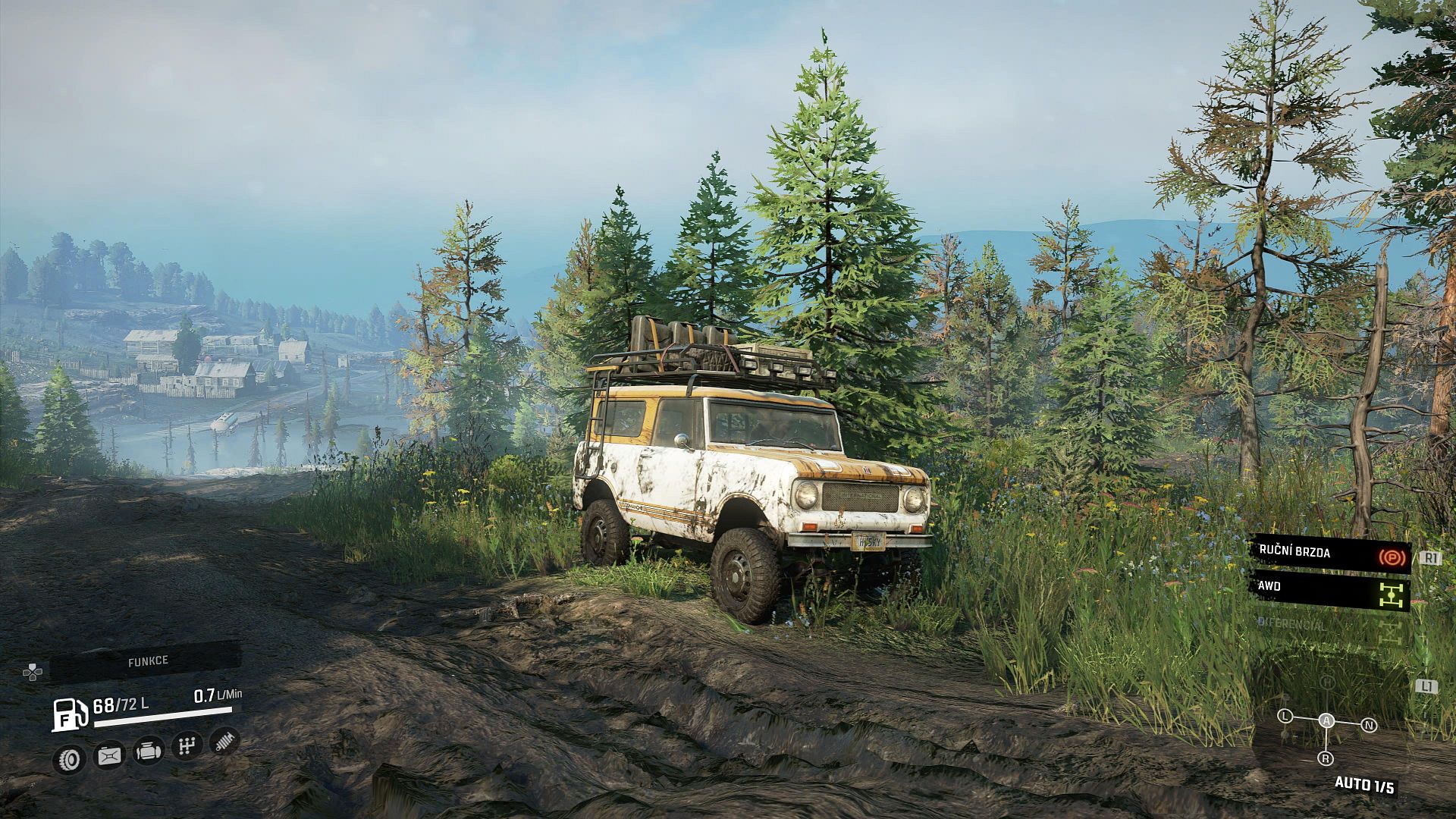The height and width of the screenshot is (819, 1456).
Task: Shift to Reverse gear R
Action: pyautogui.click(x=1326, y=758)
